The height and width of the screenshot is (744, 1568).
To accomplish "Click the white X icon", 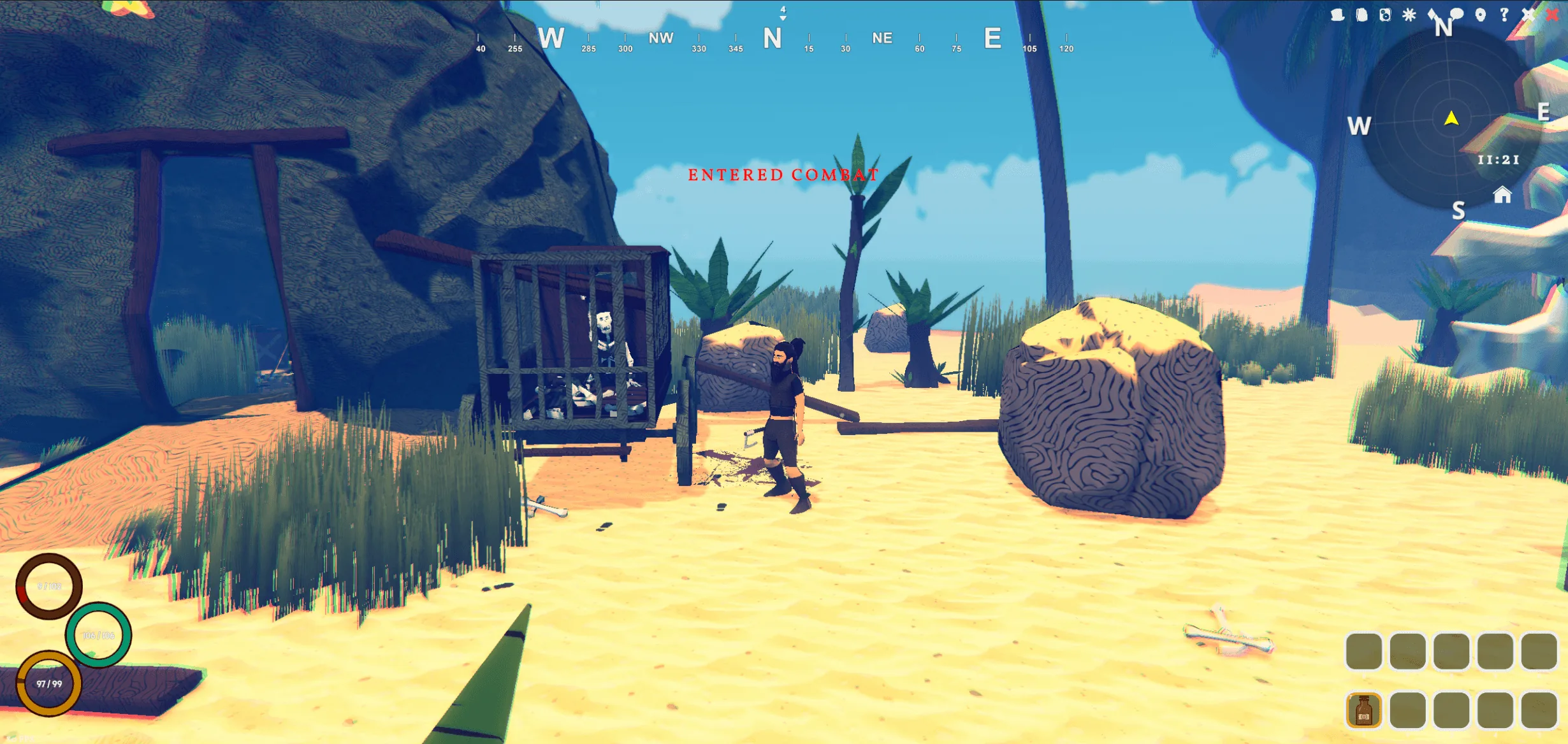I will tap(1528, 15).
